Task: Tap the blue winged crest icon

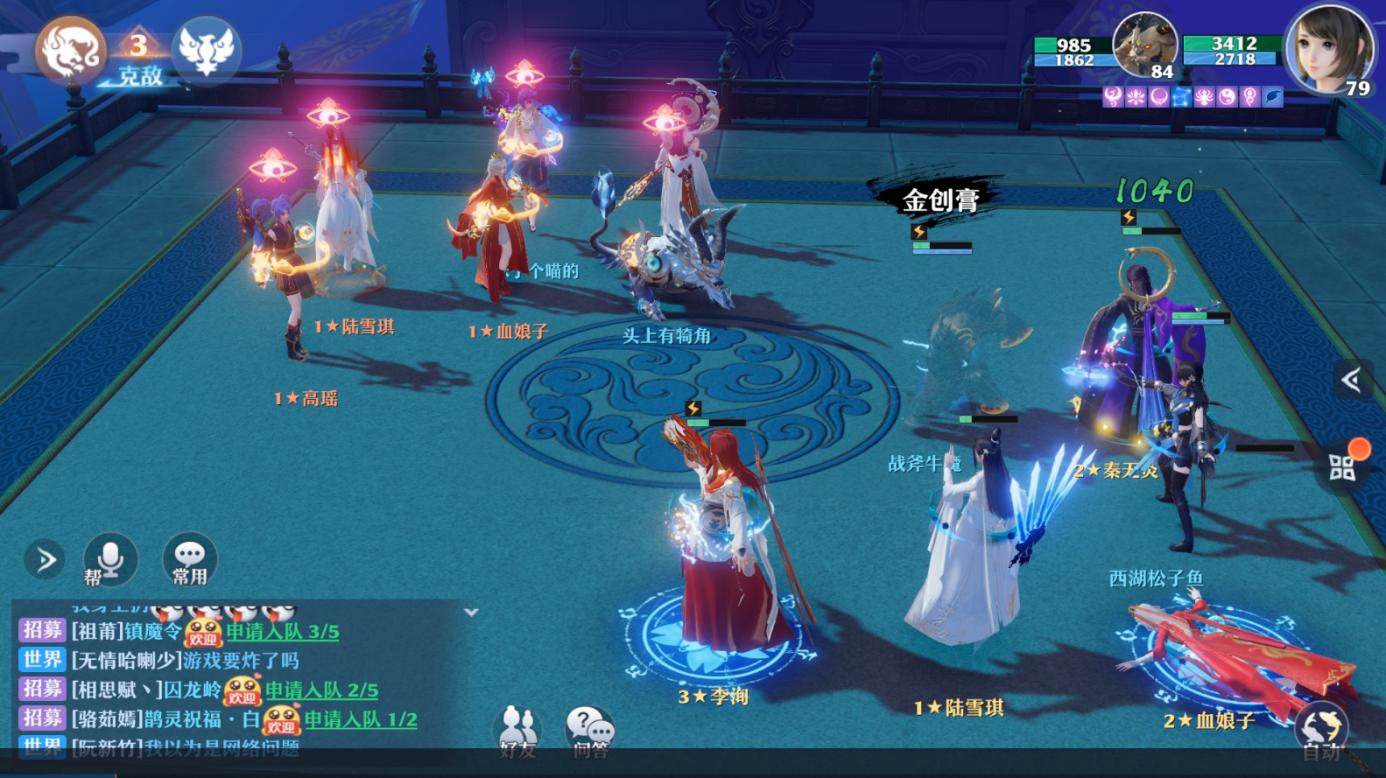Action: pyautogui.click(x=206, y=50)
